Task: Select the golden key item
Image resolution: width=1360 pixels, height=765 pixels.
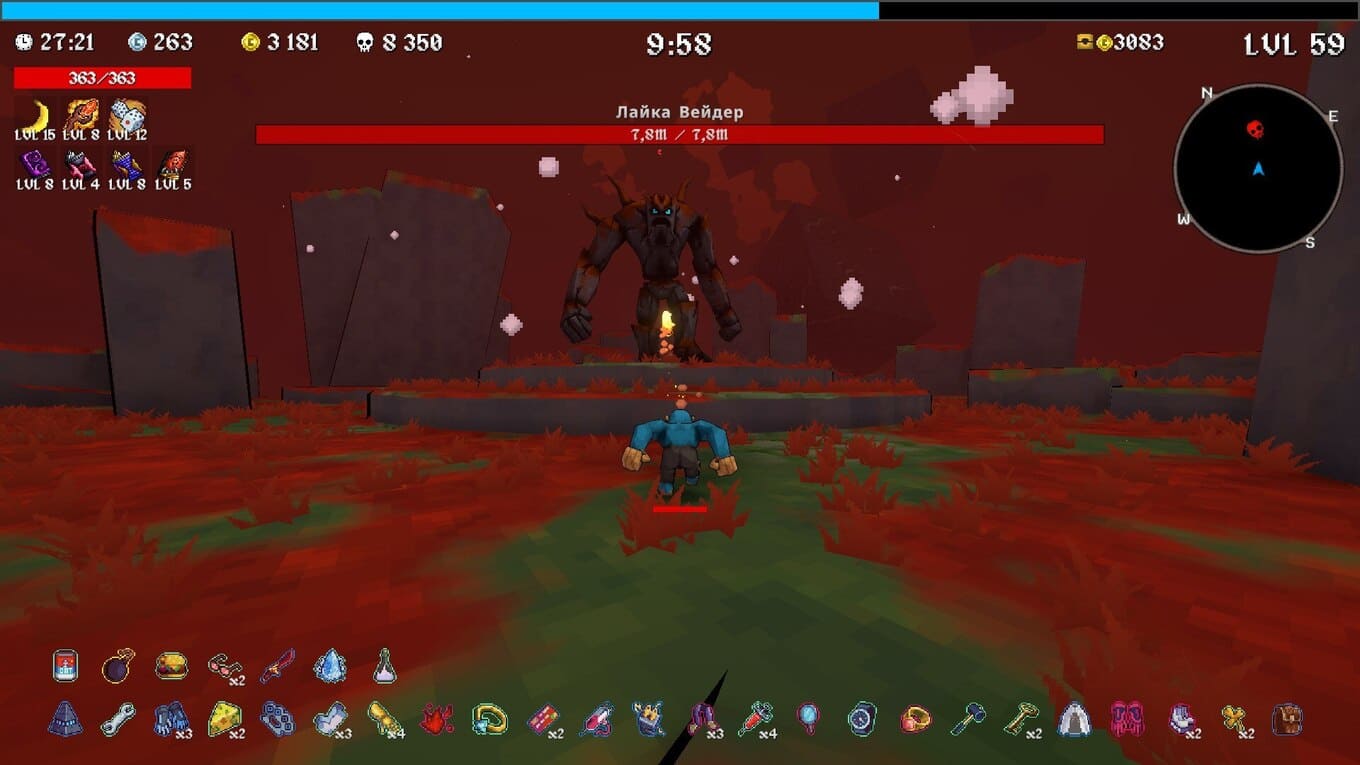Action: (1020, 719)
